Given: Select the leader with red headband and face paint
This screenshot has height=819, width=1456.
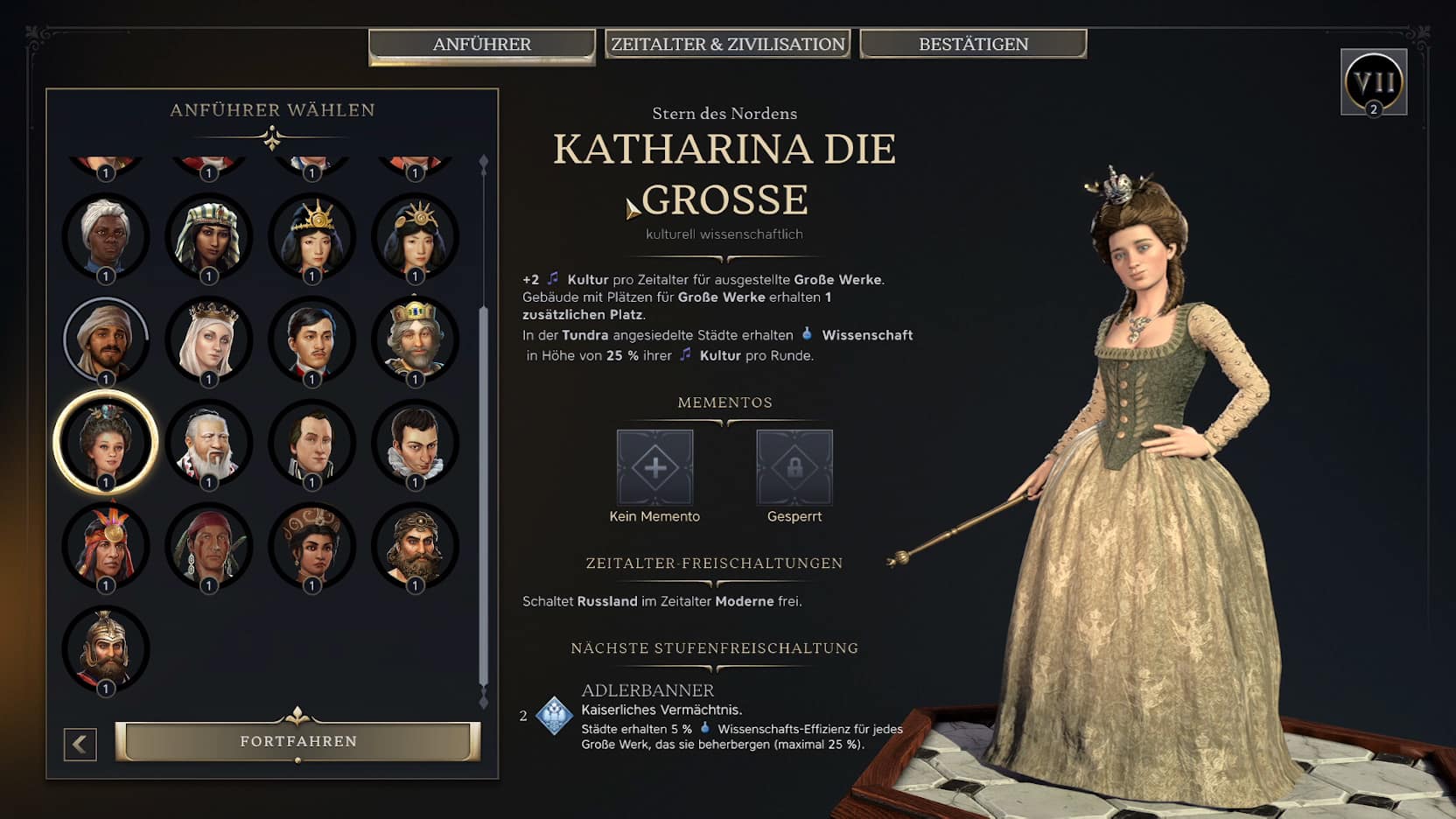Looking at the screenshot, I should pos(208,544).
